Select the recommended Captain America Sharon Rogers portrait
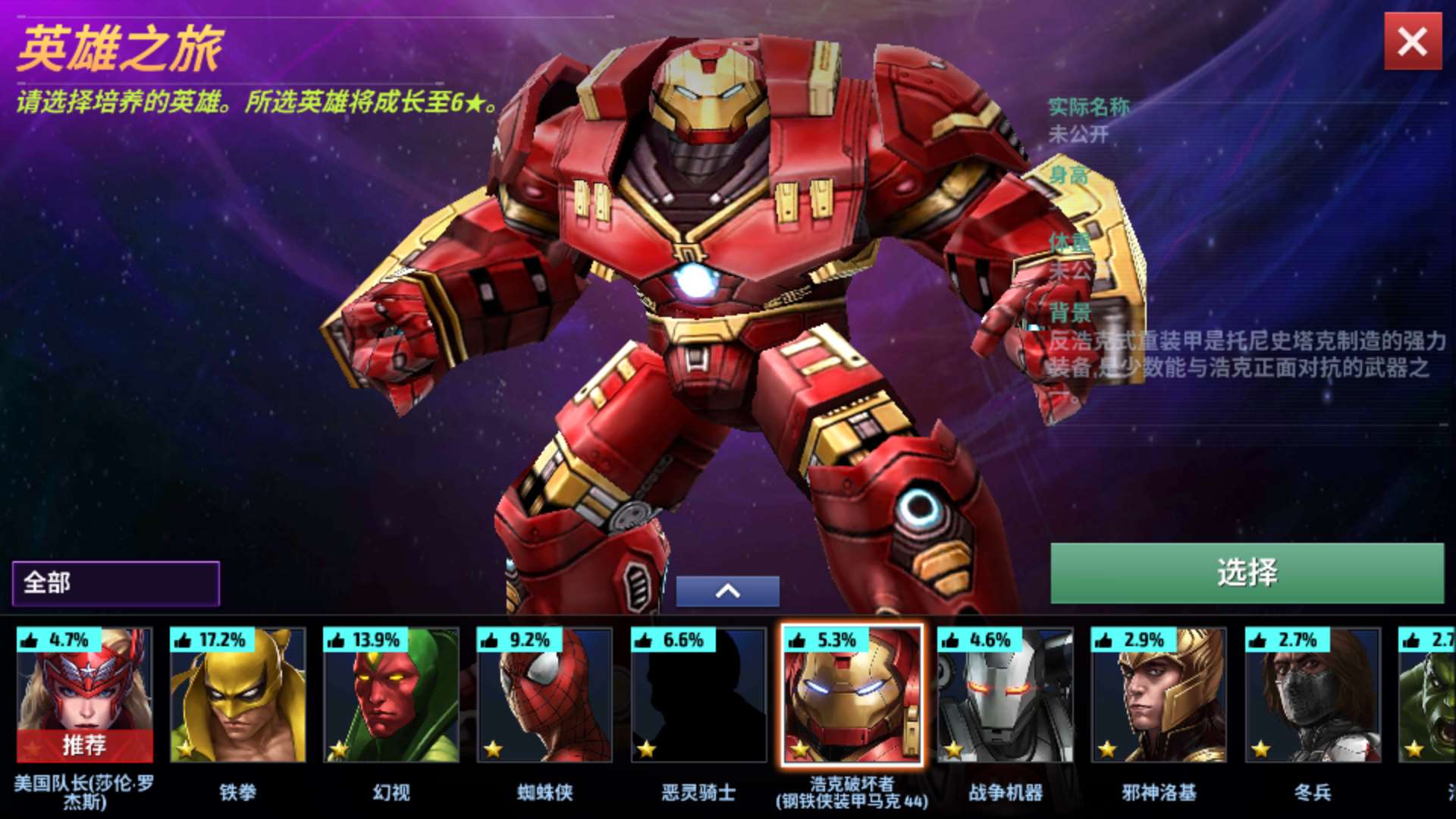The image size is (1456, 819). 84,695
